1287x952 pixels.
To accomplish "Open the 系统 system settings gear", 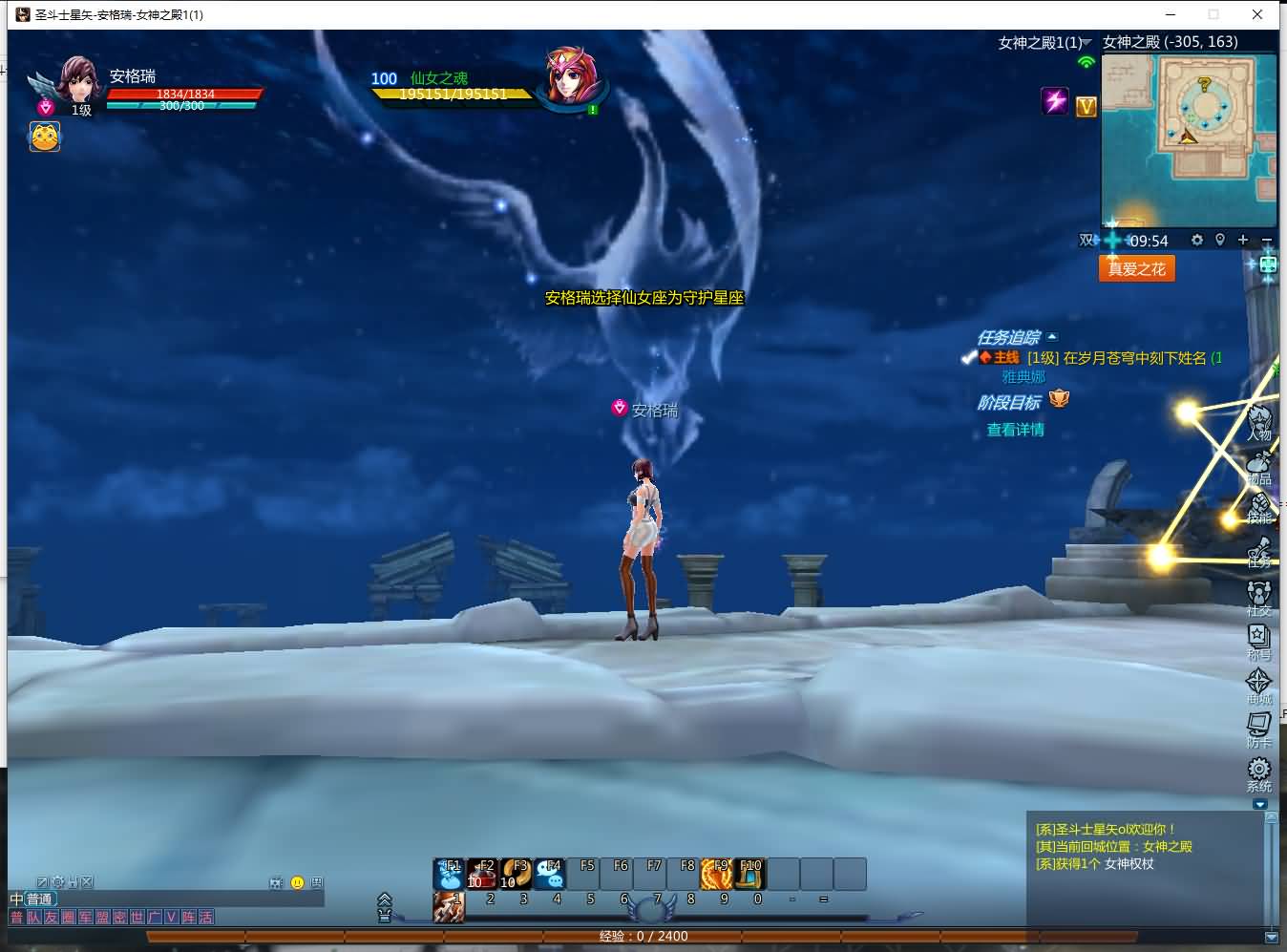I will point(1259,772).
